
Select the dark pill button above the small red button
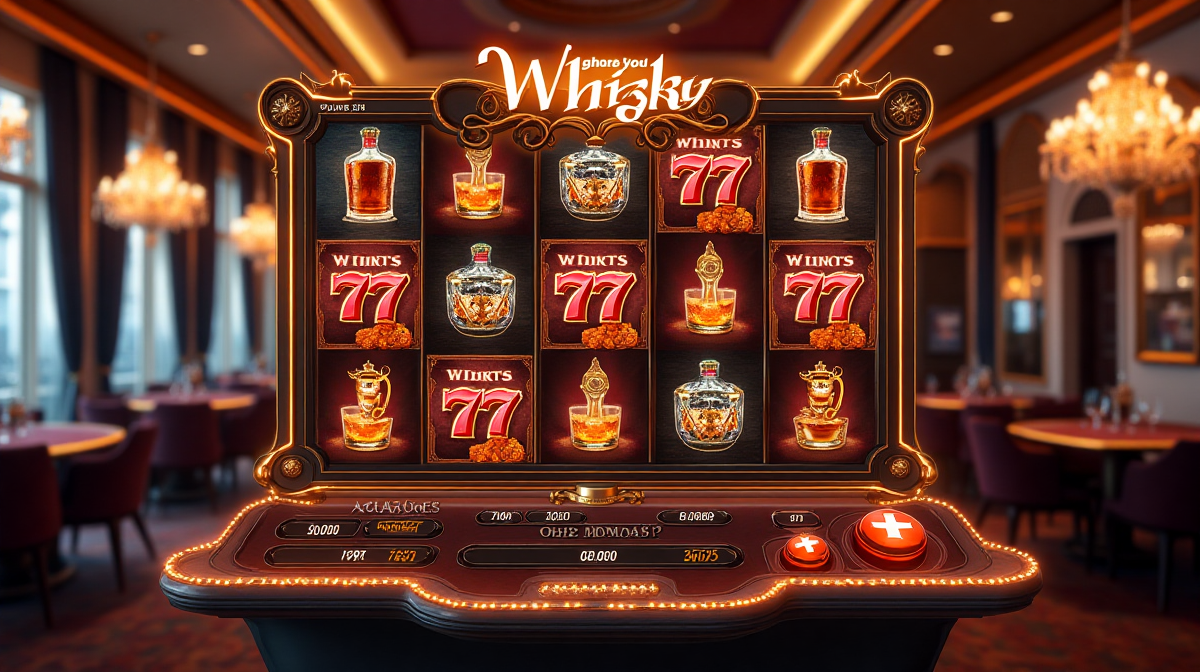796,518
